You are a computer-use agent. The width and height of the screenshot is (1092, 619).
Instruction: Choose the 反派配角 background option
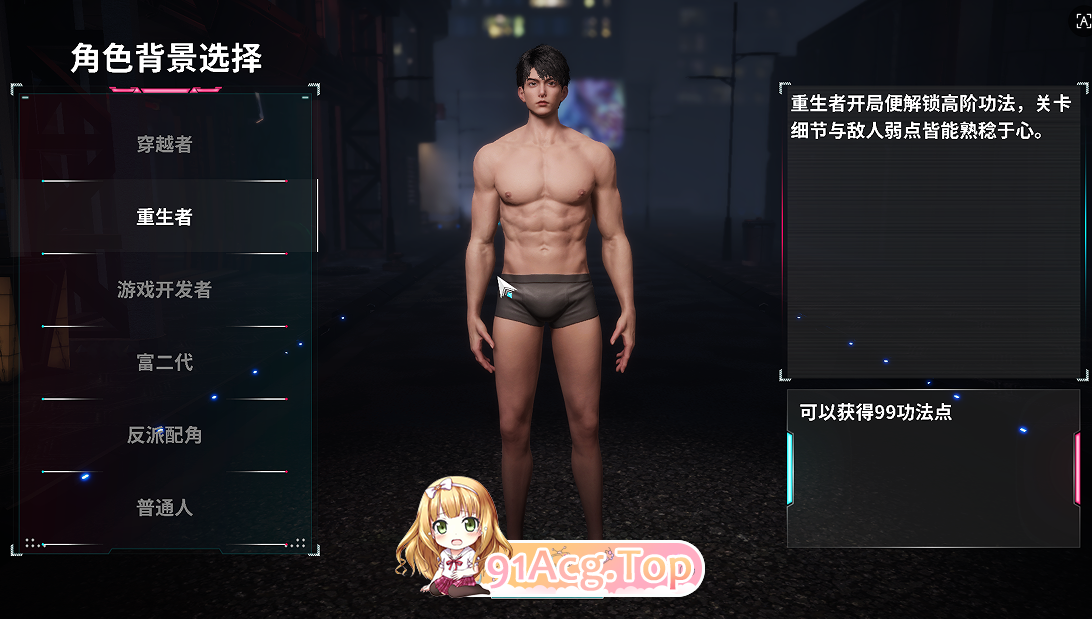[165, 436]
